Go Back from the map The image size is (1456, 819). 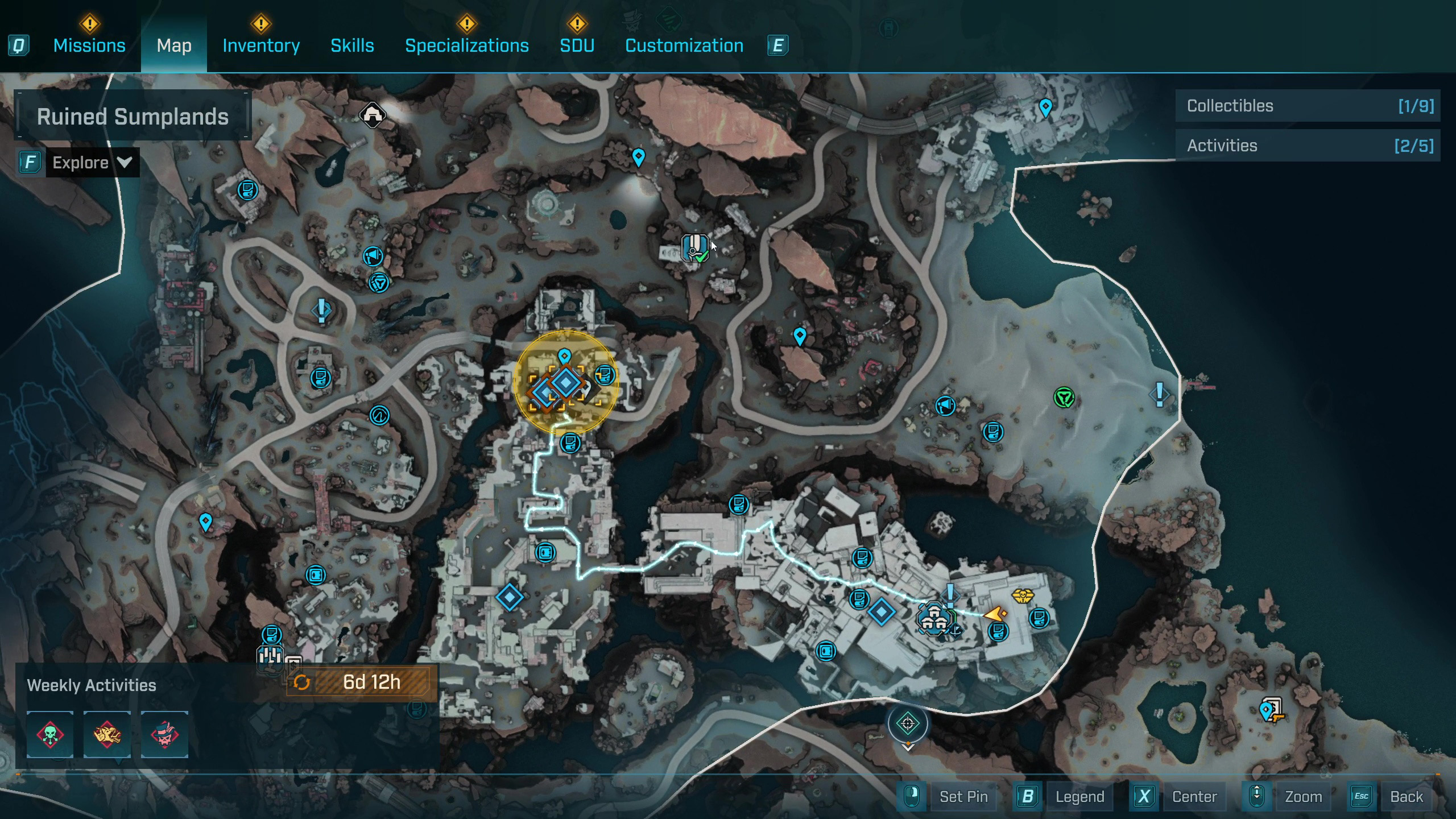(x=1406, y=796)
